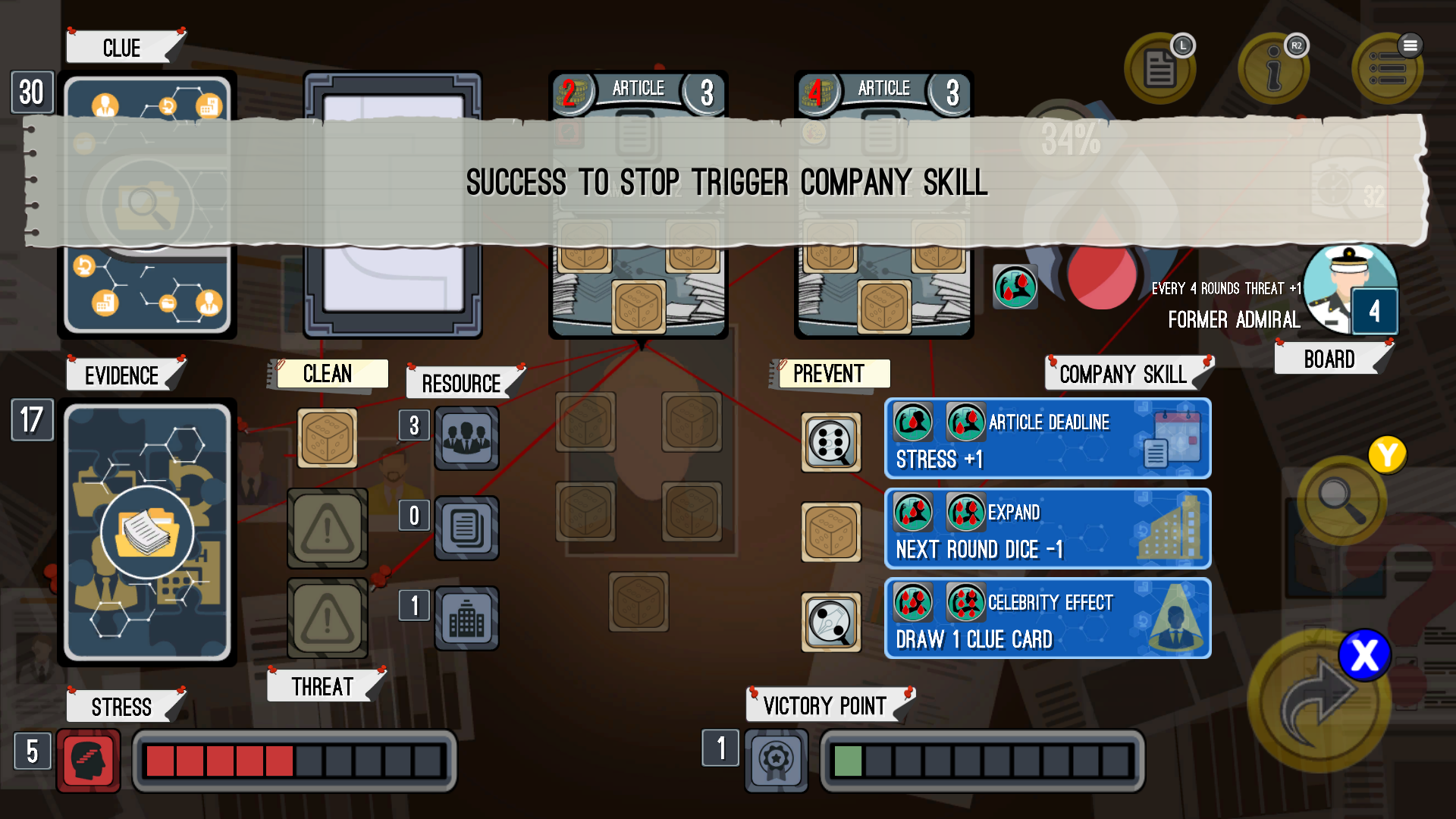
Task: Open the list menu icon
Action: [x=1387, y=68]
